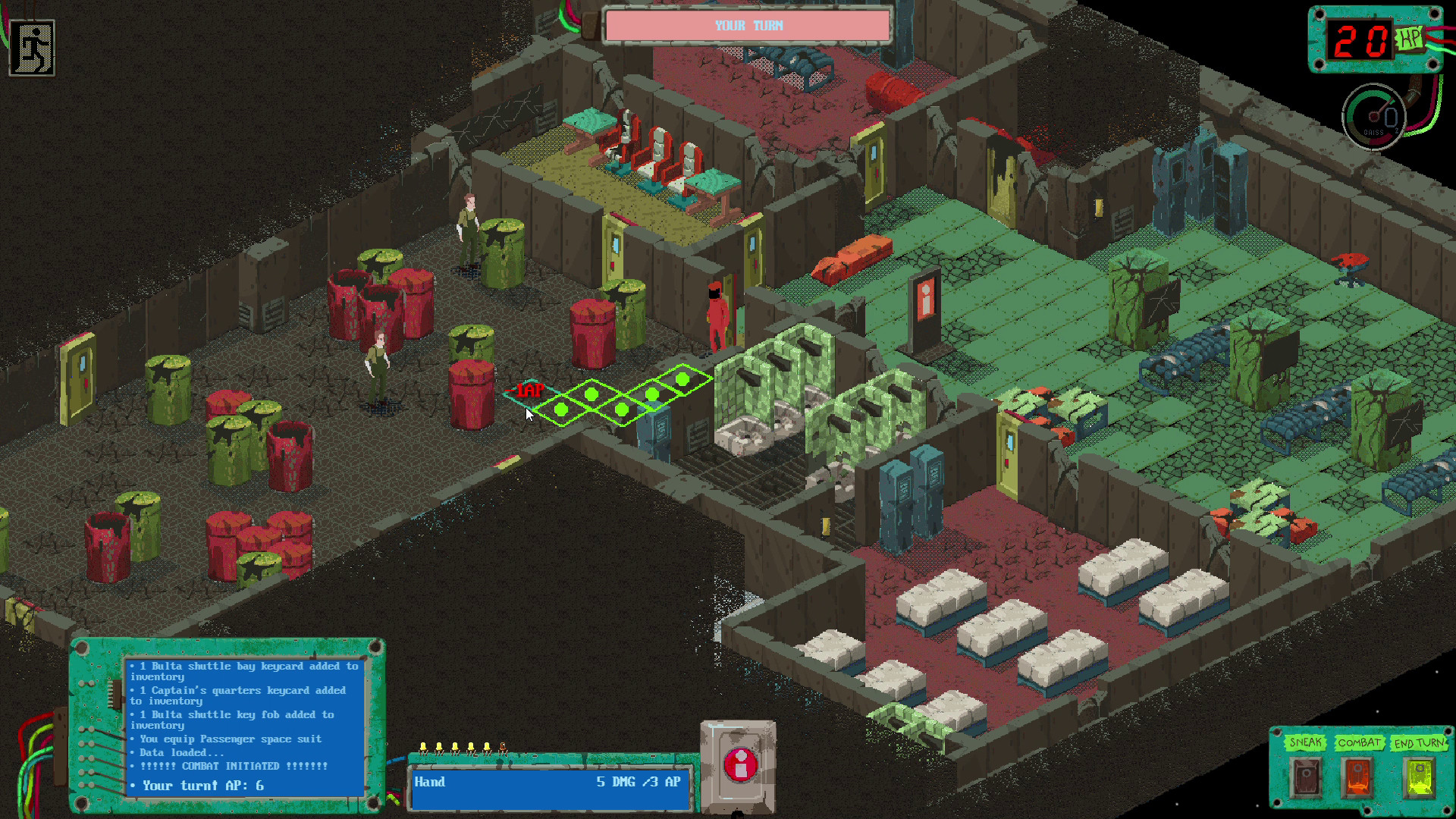
Task: Select the green movement dot nearest the cursor
Action: pyautogui.click(x=561, y=409)
